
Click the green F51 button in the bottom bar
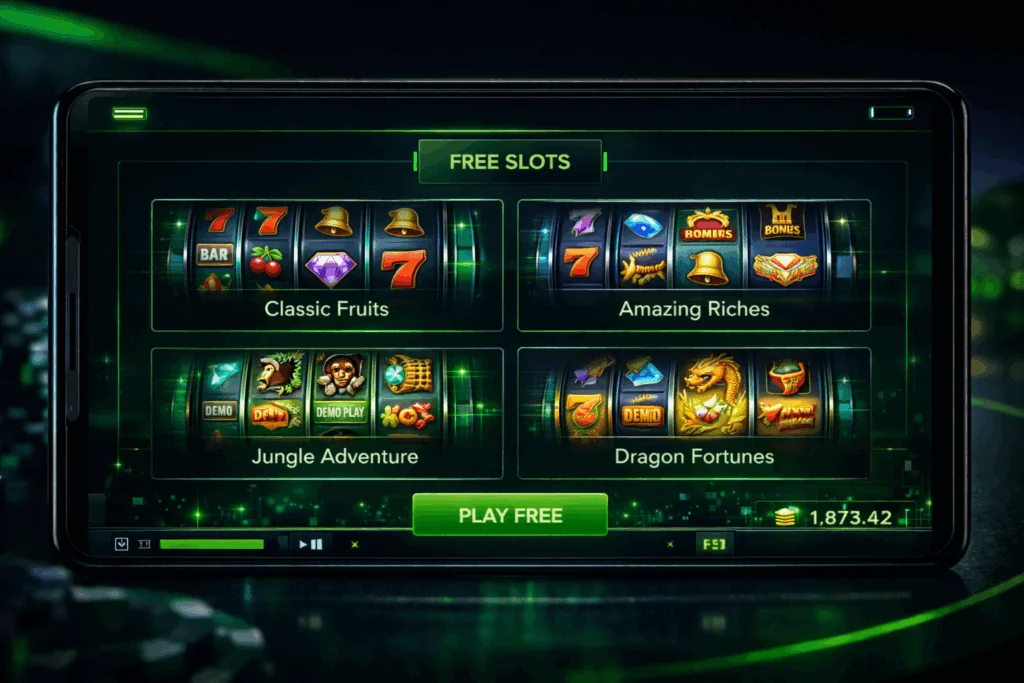pos(714,544)
